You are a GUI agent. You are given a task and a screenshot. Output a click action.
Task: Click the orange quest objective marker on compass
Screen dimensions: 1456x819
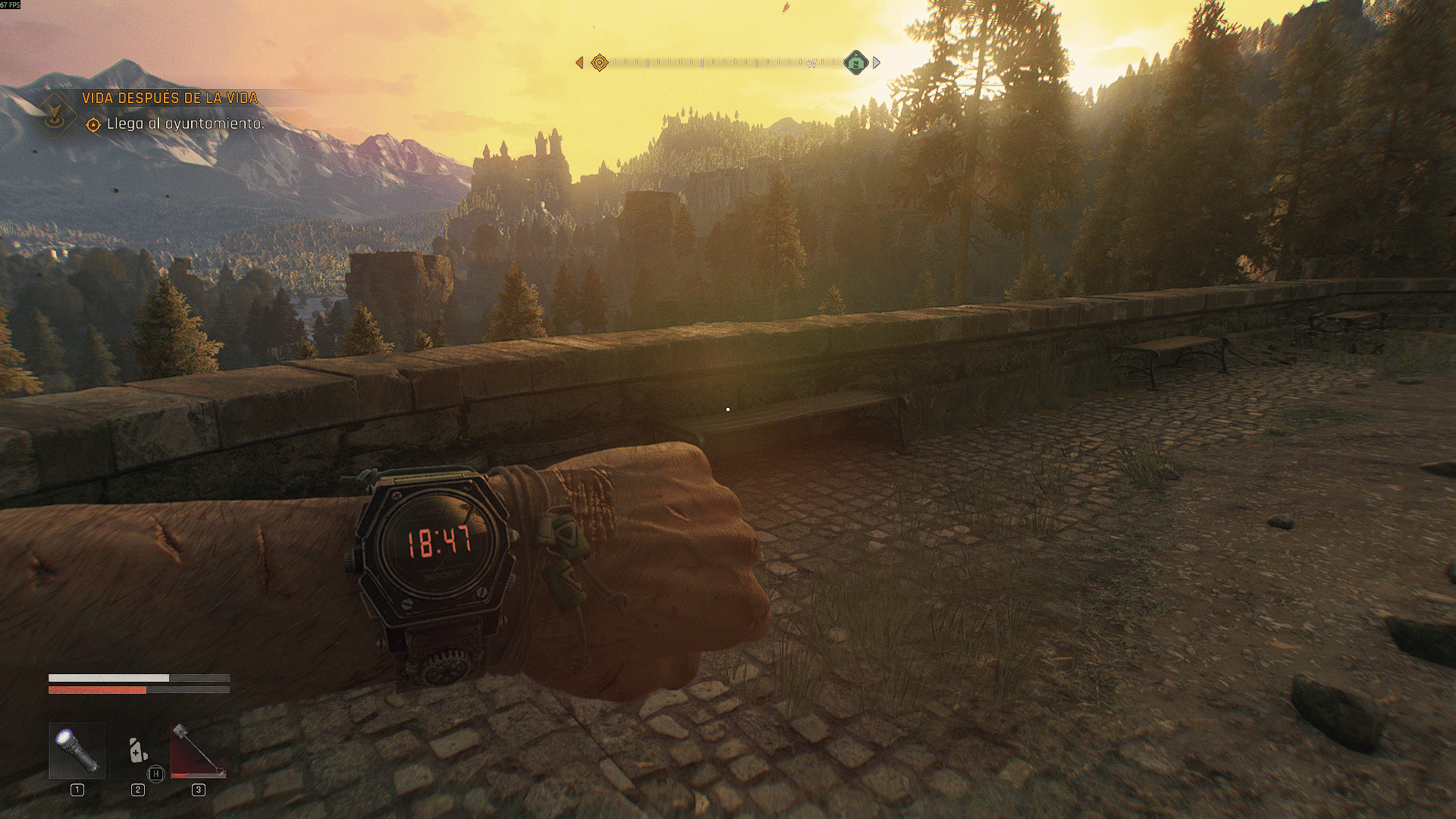coord(599,63)
